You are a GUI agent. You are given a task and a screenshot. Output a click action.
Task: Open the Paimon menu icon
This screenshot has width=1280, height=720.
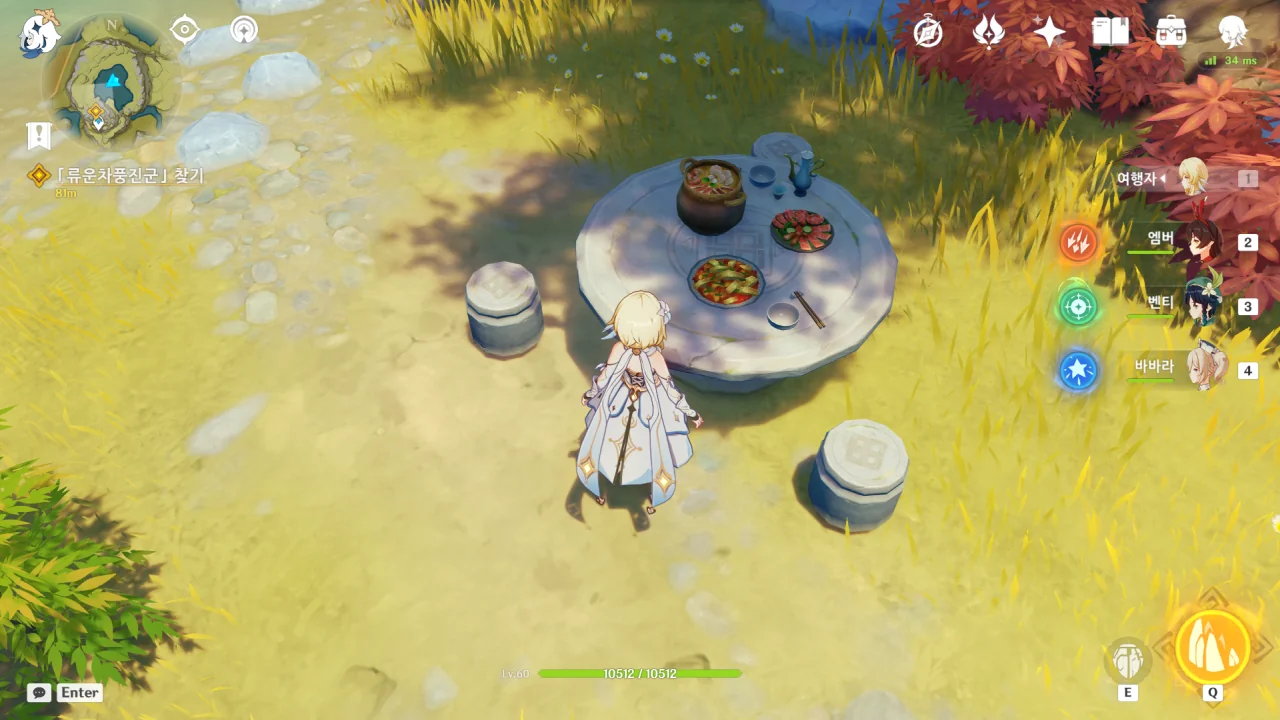tap(40, 32)
